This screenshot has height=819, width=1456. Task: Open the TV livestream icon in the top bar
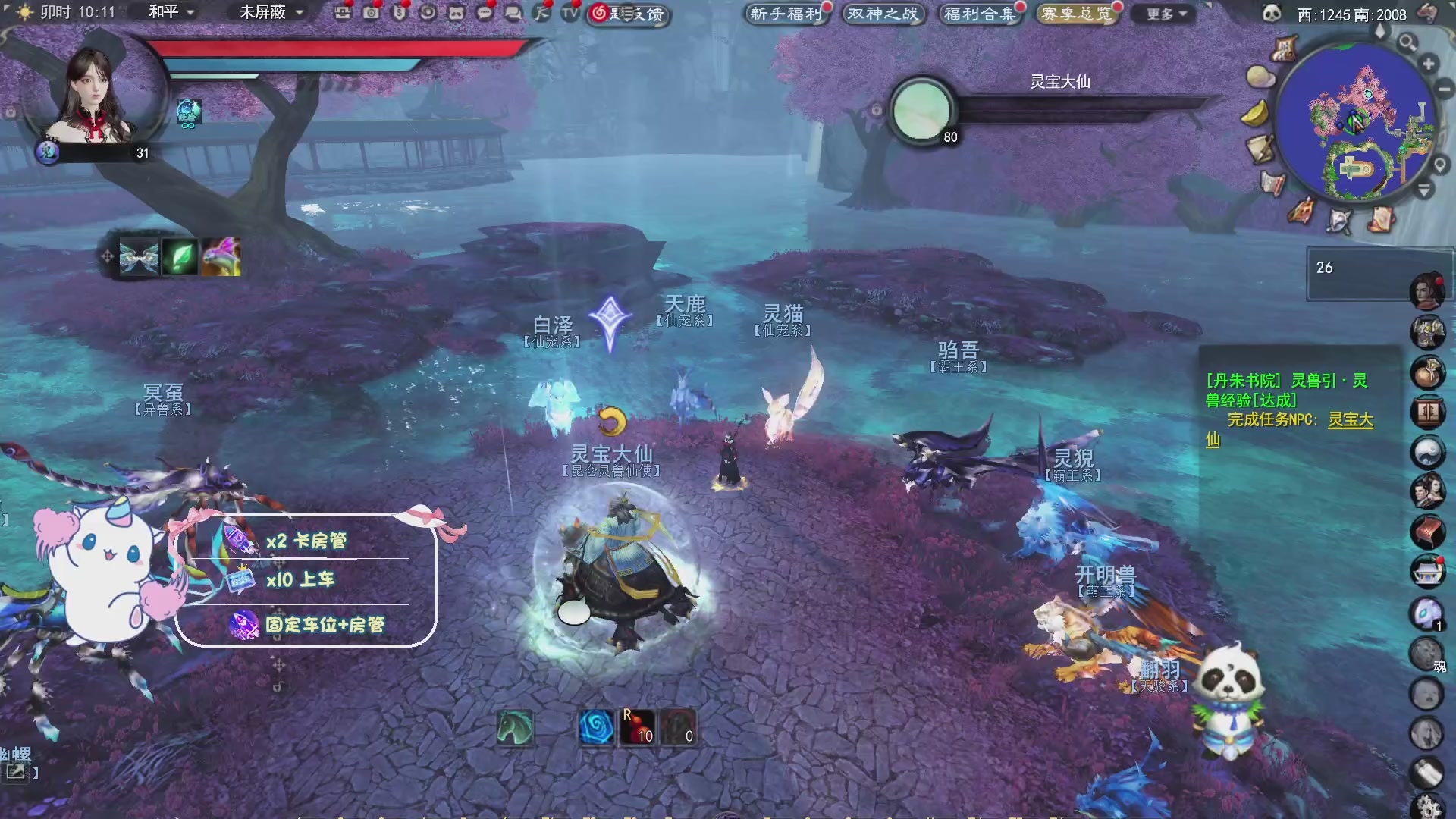(569, 14)
